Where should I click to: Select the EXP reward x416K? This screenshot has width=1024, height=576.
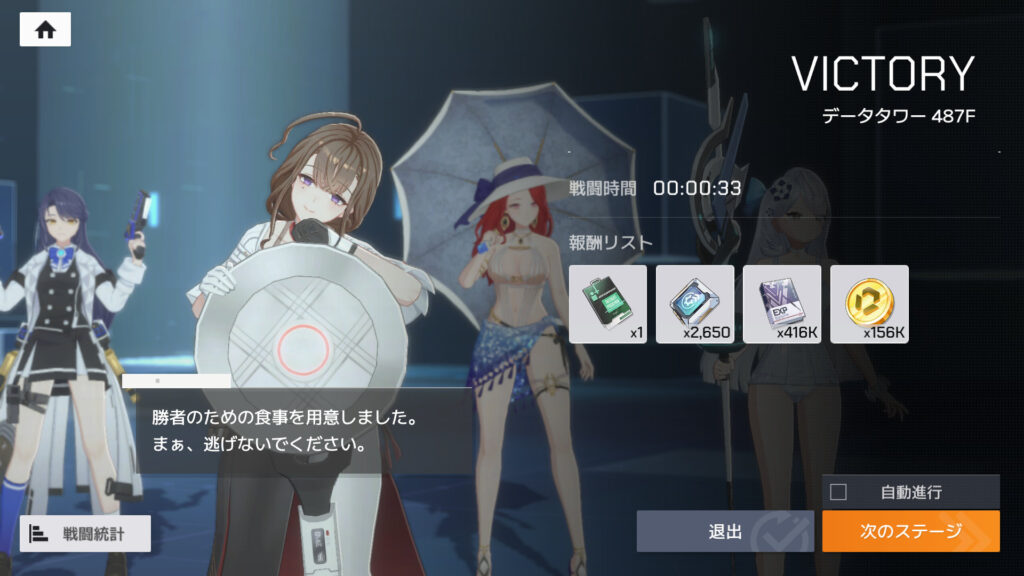pyautogui.click(x=782, y=303)
